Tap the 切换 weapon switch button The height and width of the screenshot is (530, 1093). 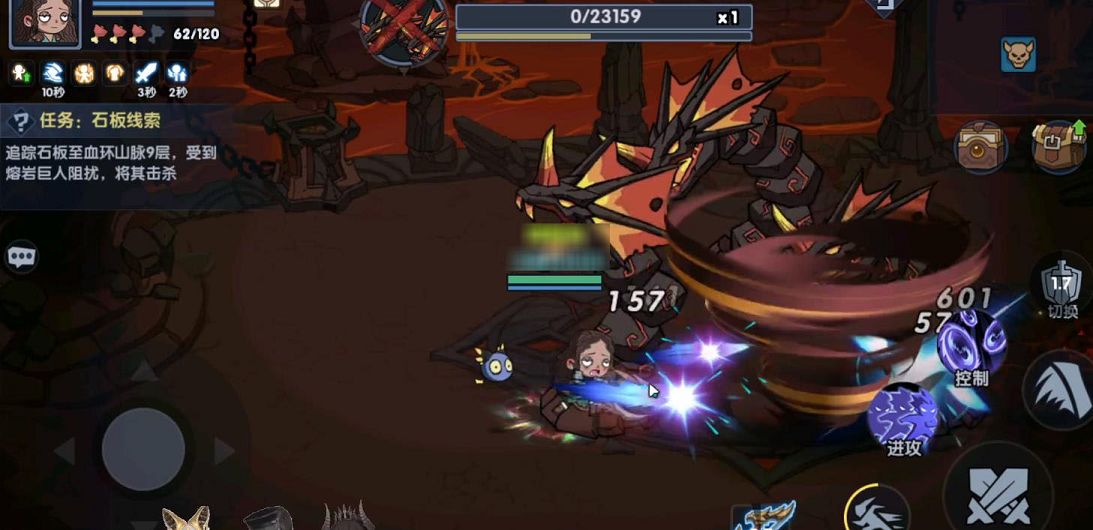pyautogui.click(x=1063, y=287)
